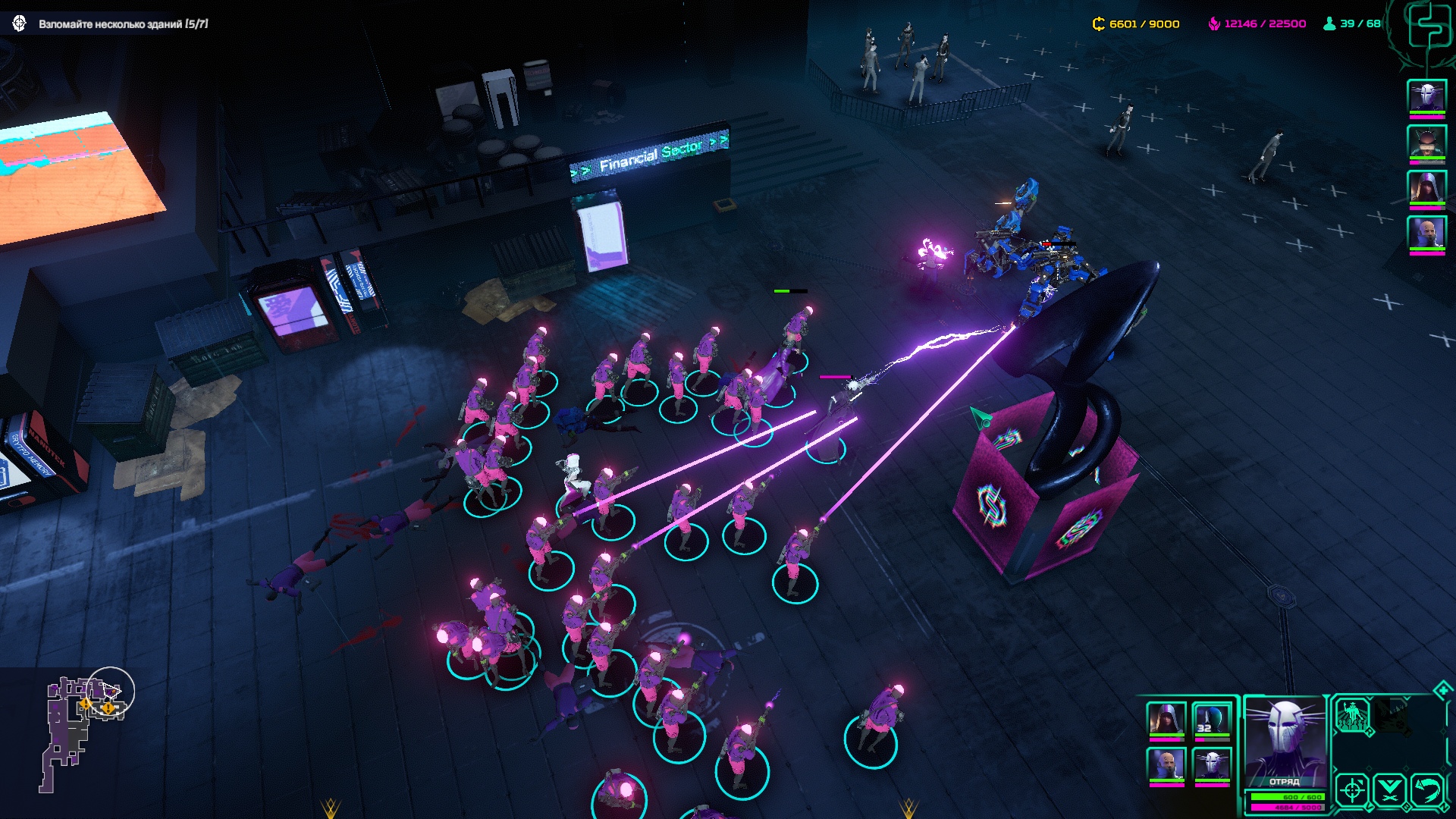Pick bald masked man in bottom squad grid
The width and height of the screenshot is (1456, 819).
tap(1166, 764)
